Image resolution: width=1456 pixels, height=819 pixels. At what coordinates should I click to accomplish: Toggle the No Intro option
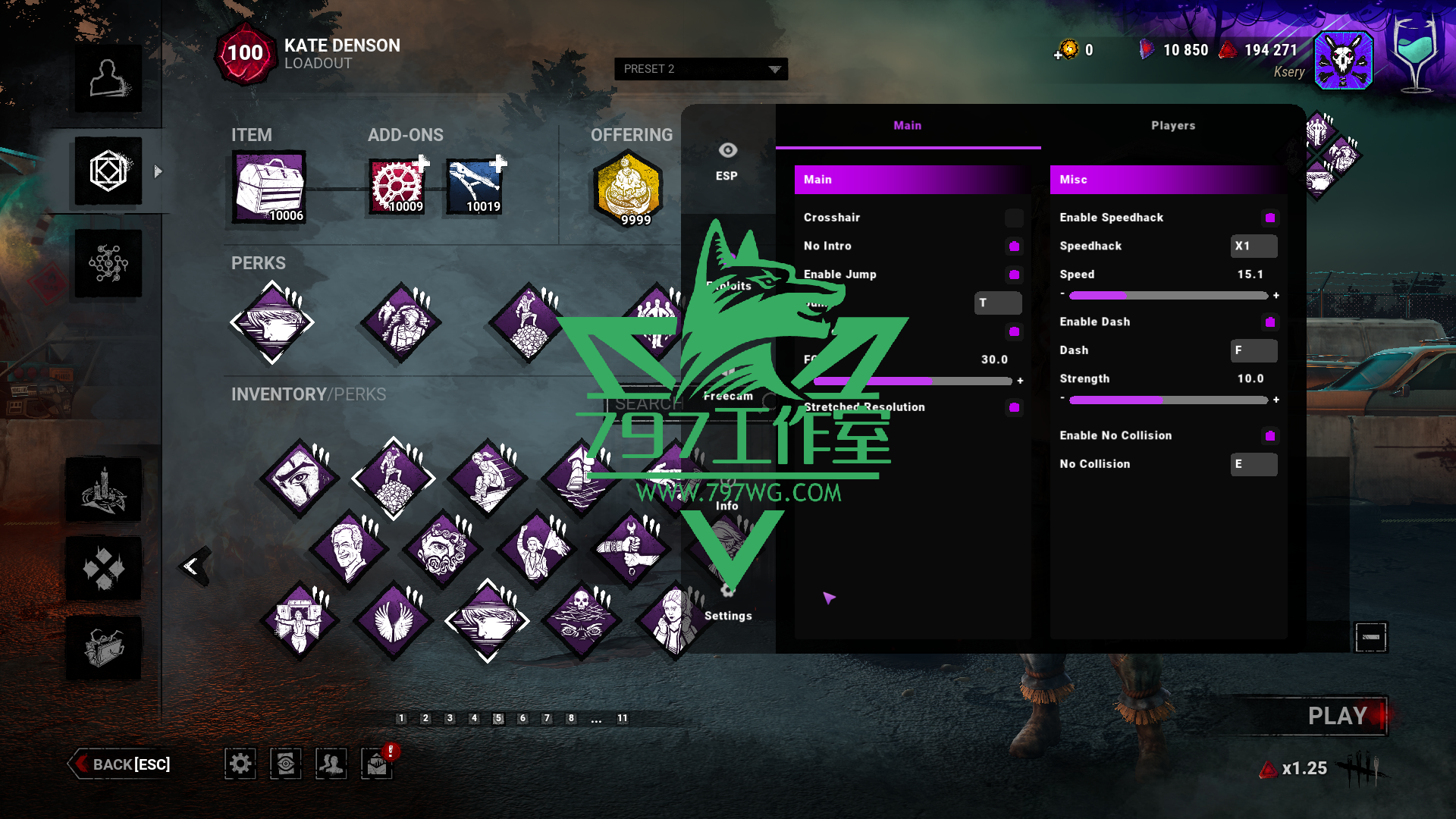[1014, 246]
